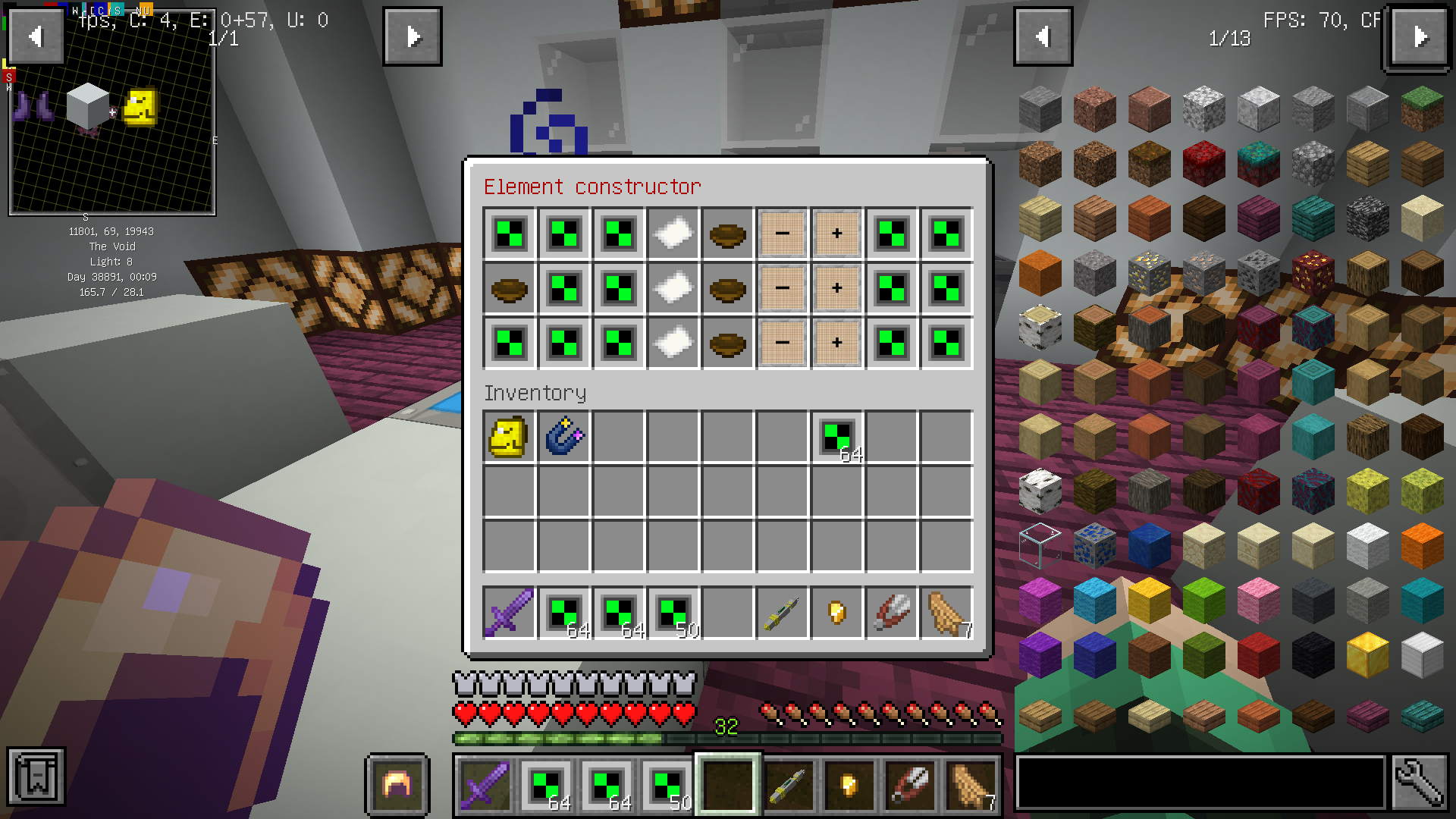Click the minus button in the bottom row
This screenshot has height=819, width=1456.
(782, 343)
